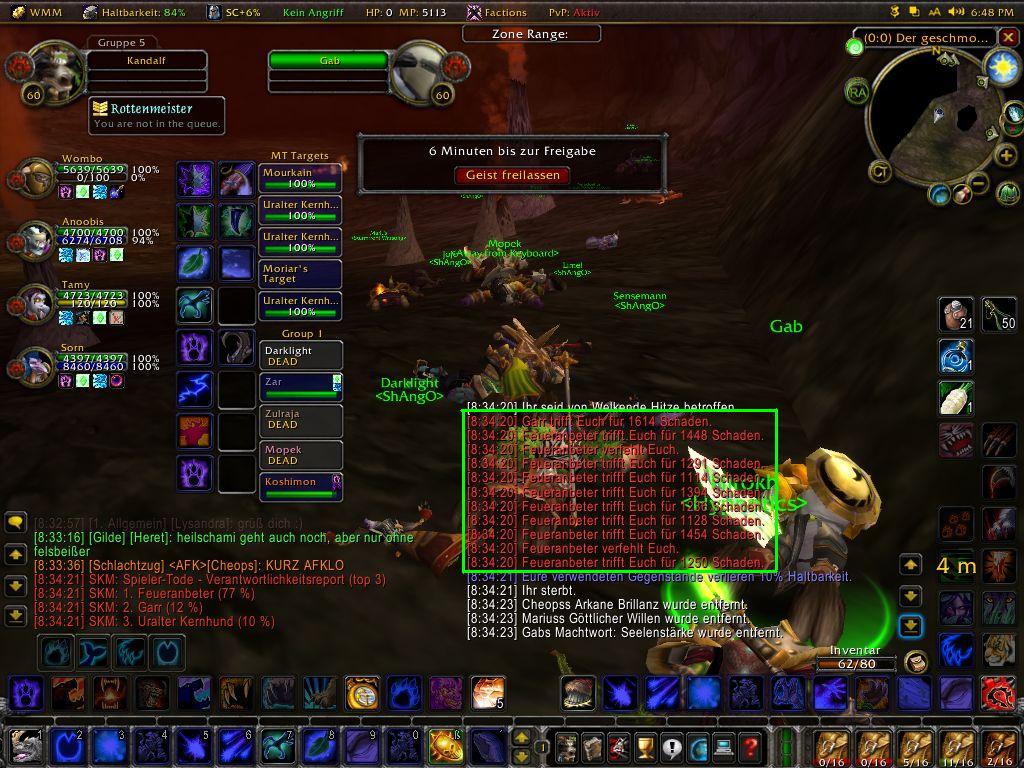Select Koshimon in the Group 1 frames
Screen dimensions: 1024x768
tap(300, 486)
